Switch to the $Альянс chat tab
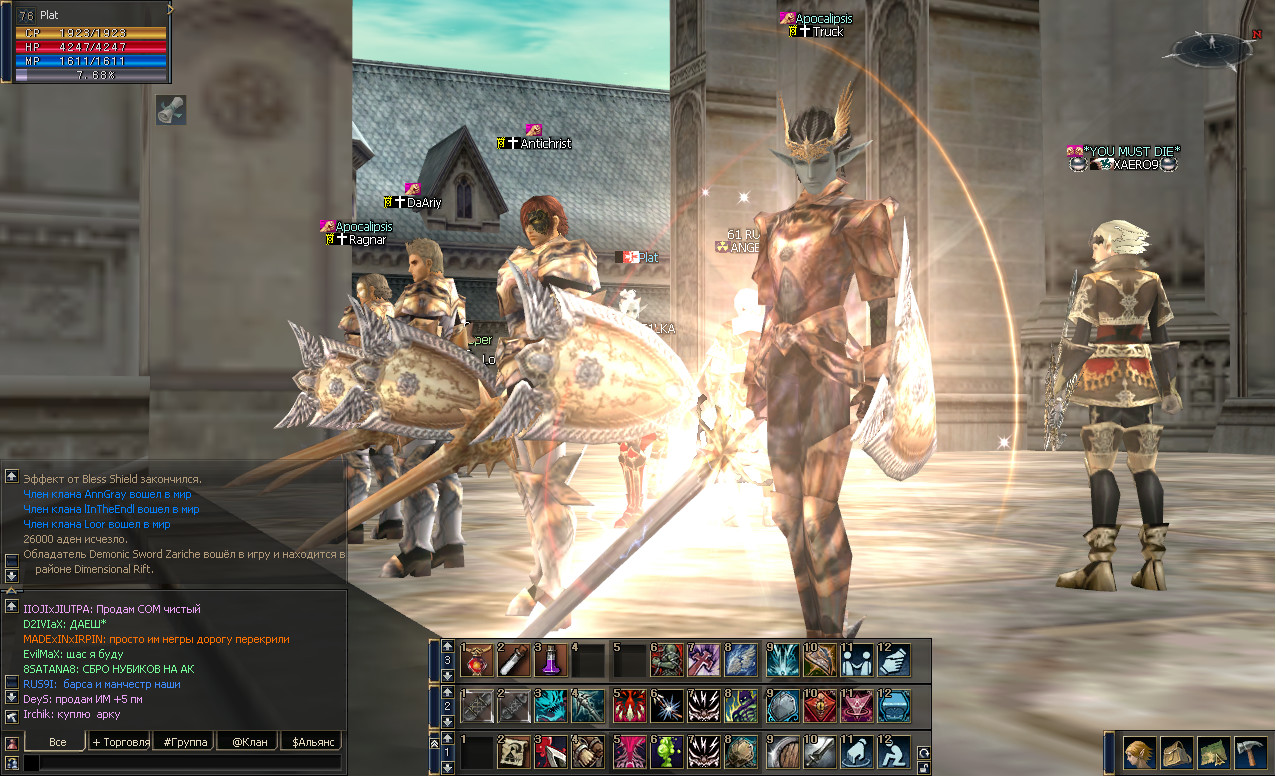 click(x=312, y=742)
